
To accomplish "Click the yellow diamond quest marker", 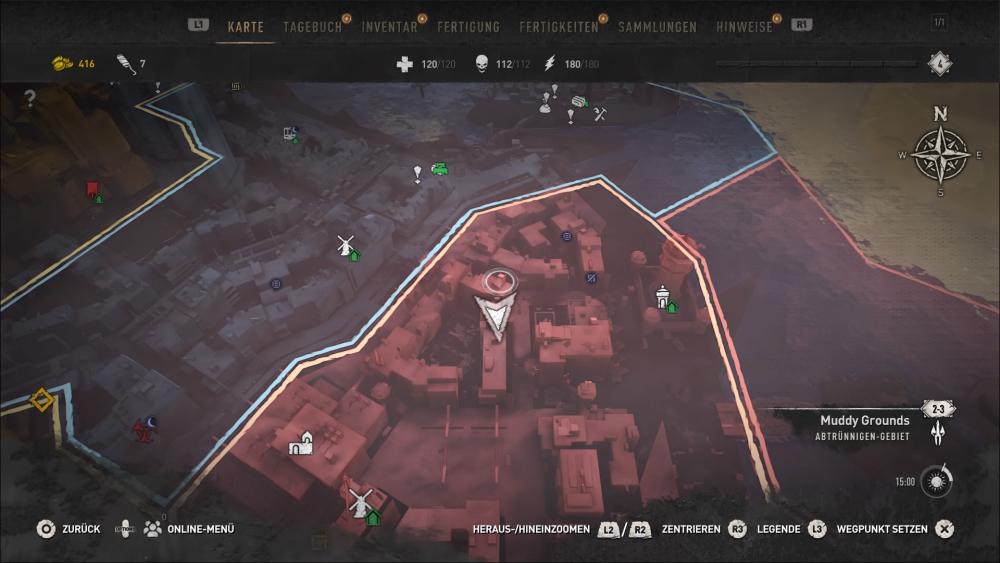I will [41, 400].
